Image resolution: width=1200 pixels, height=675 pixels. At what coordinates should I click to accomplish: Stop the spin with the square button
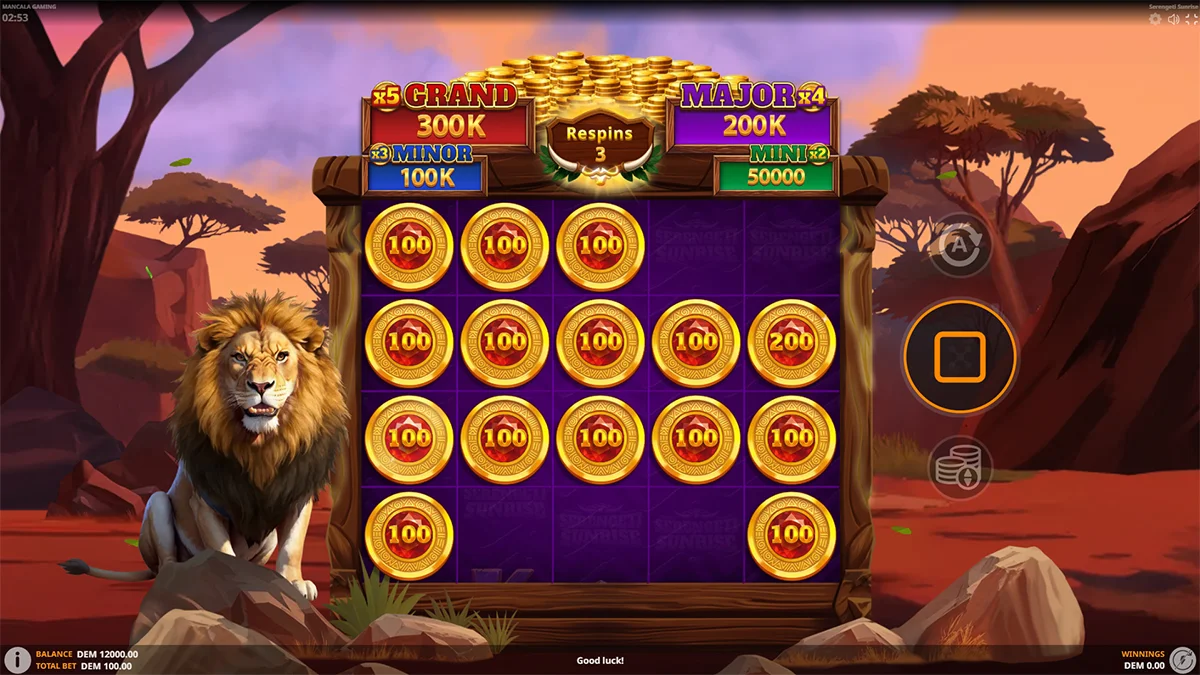[959, 357]
